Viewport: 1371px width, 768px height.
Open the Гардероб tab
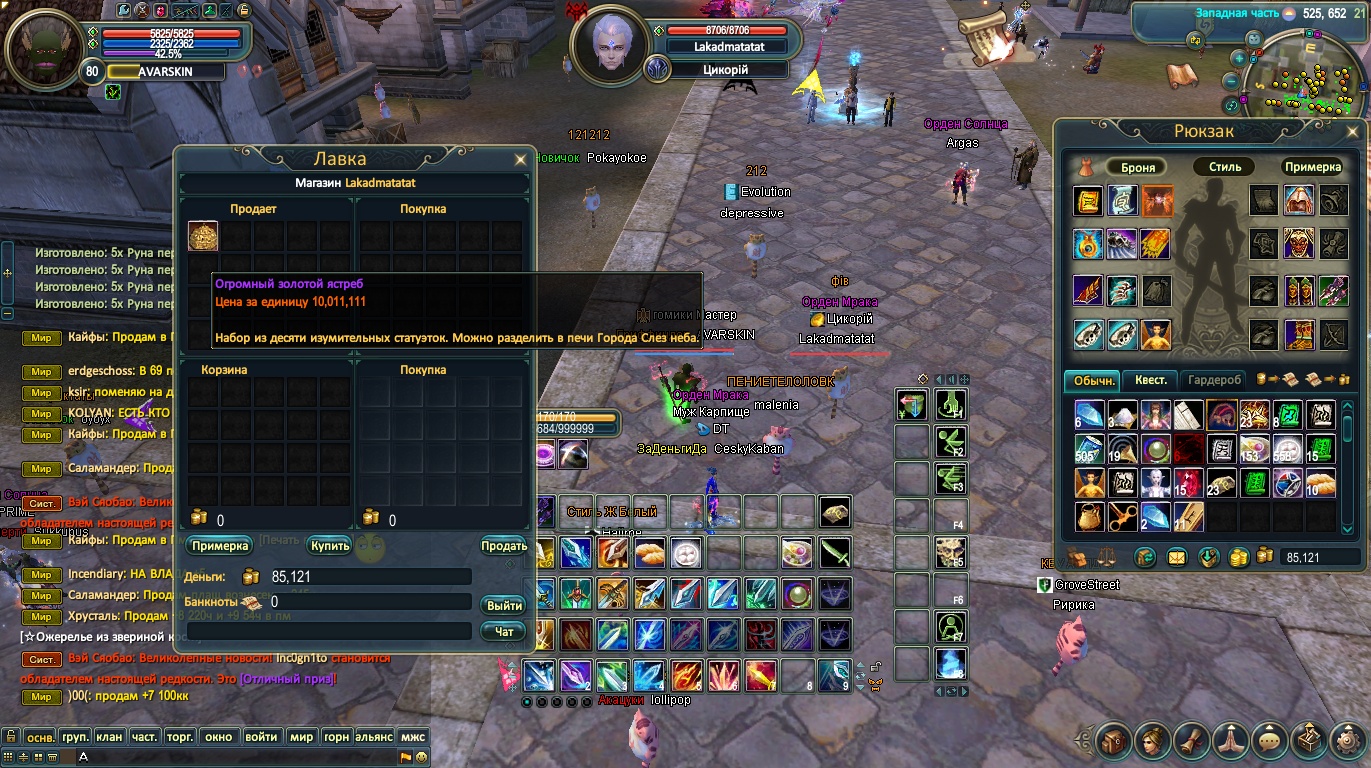tap(1214, 380)
